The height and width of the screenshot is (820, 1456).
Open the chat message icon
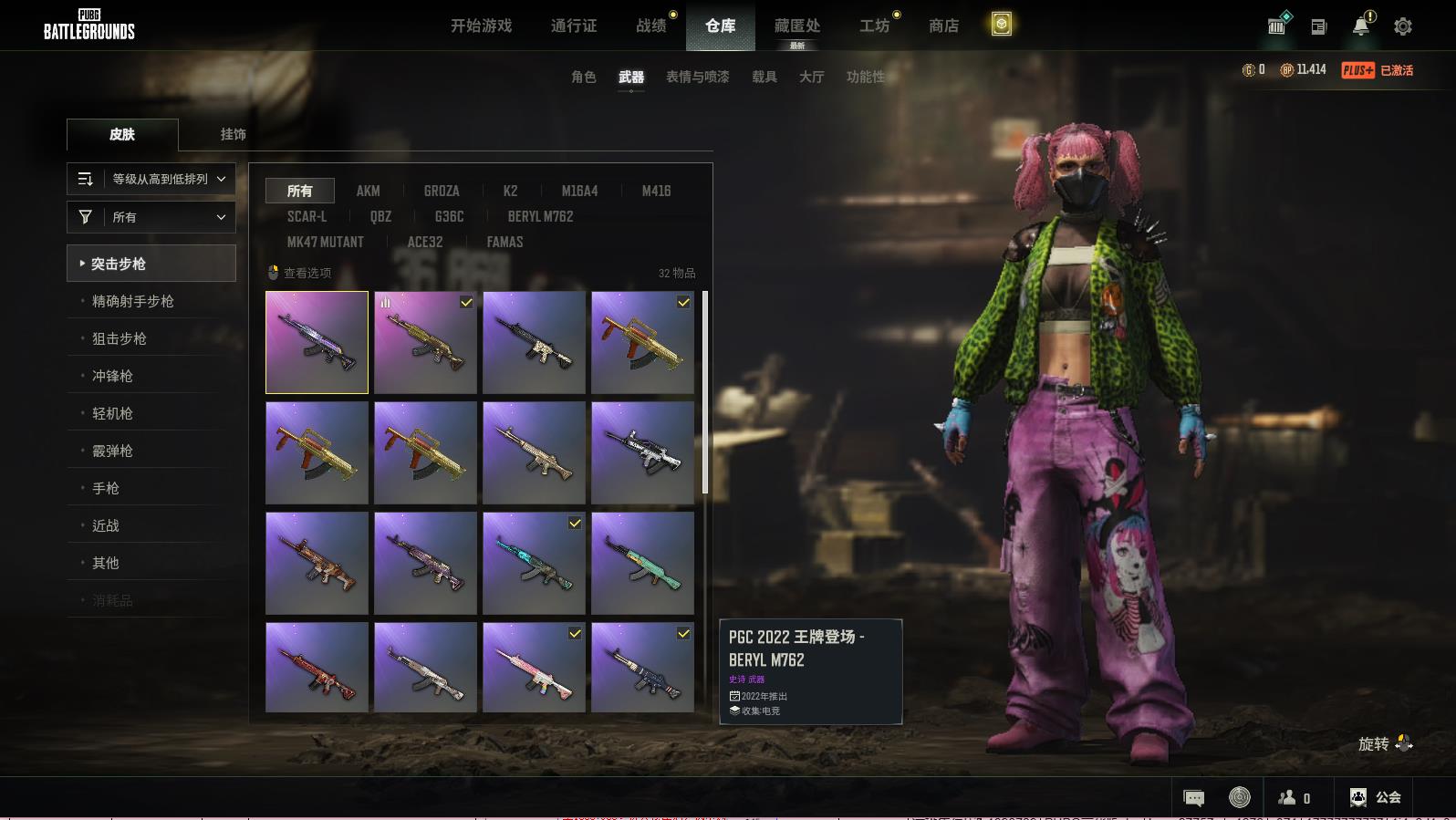[x=1193, y=798]
